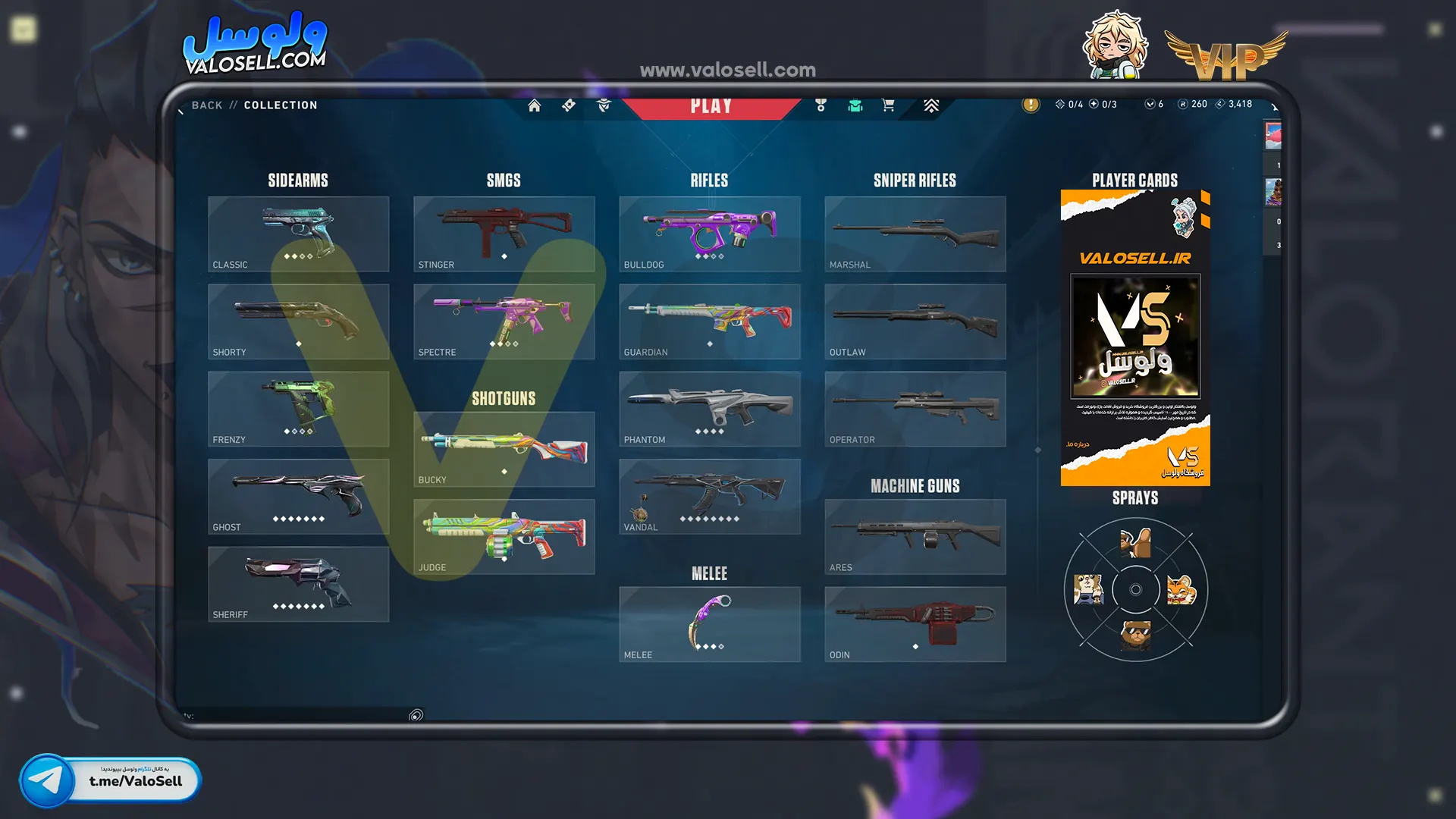Open the Bulldog rifle slot
1456x819 pixels.
point(709,234)
